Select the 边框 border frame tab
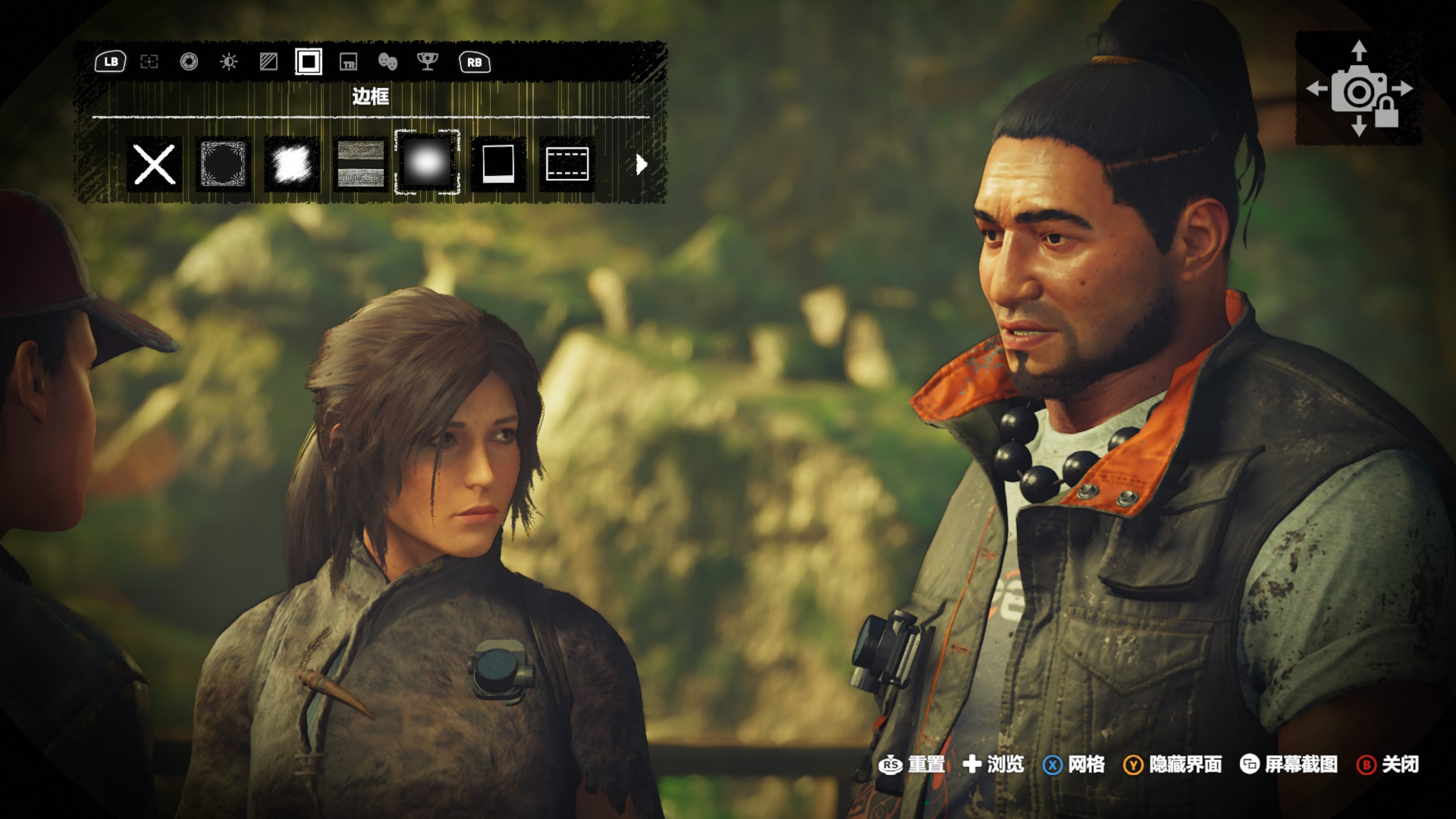Screen dimensions: 1456x819 pyautogui.click(x=308, y=62)
